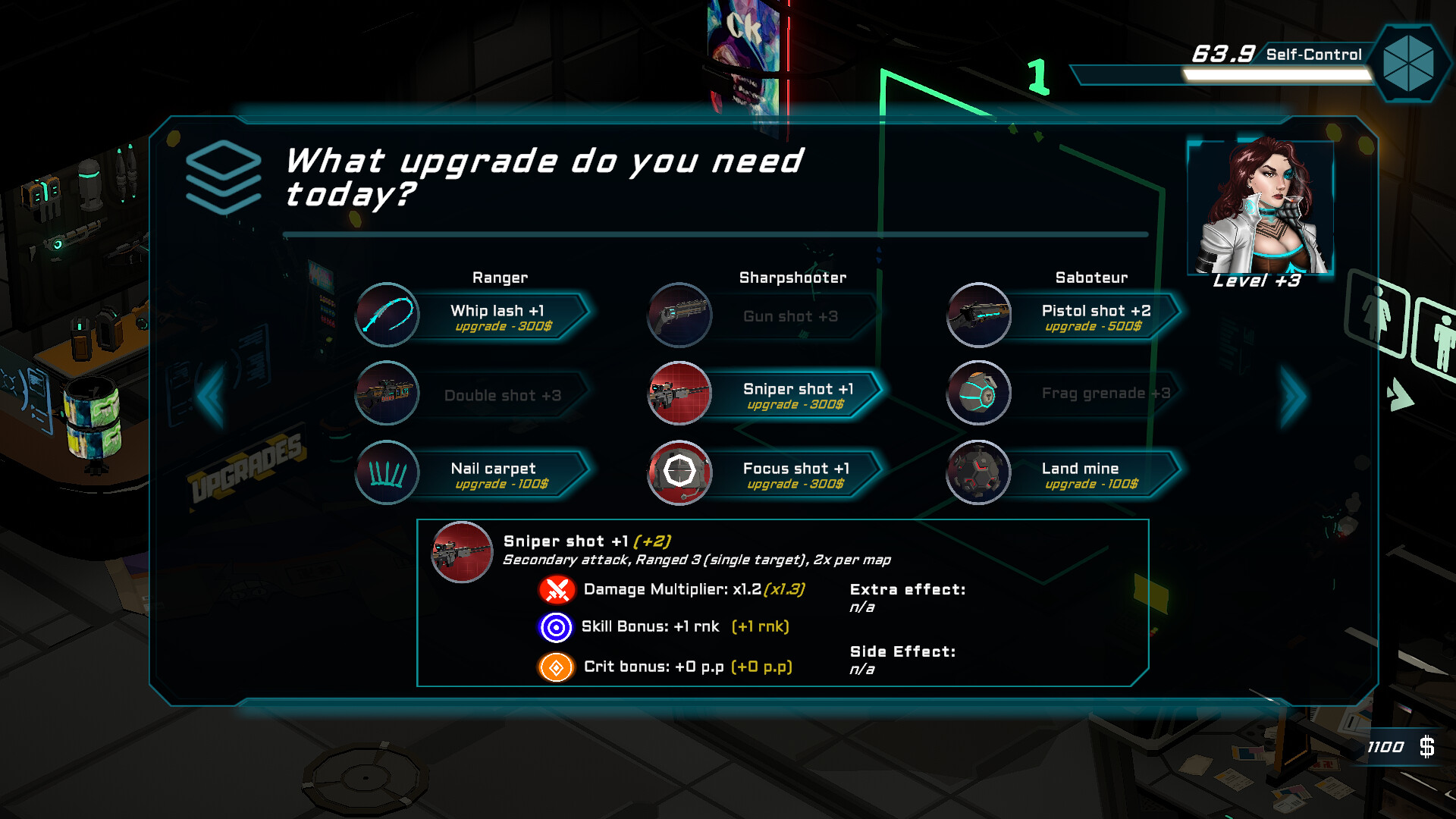Click the Focus shot scope icon
Screen dimensions: 1456x819
coord(679,472)
